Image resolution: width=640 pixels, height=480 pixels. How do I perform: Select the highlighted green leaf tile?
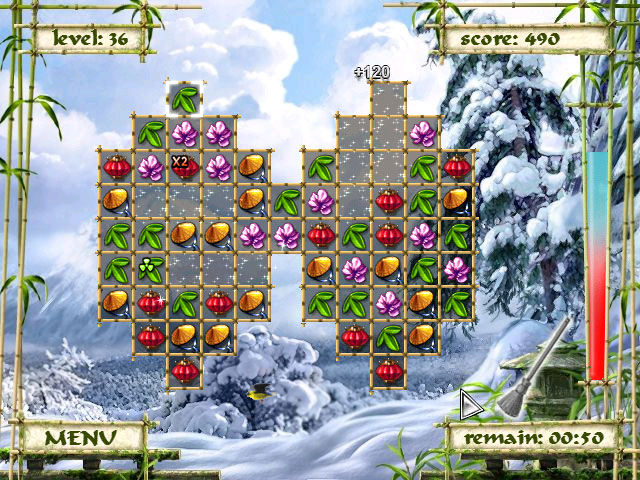184,99
